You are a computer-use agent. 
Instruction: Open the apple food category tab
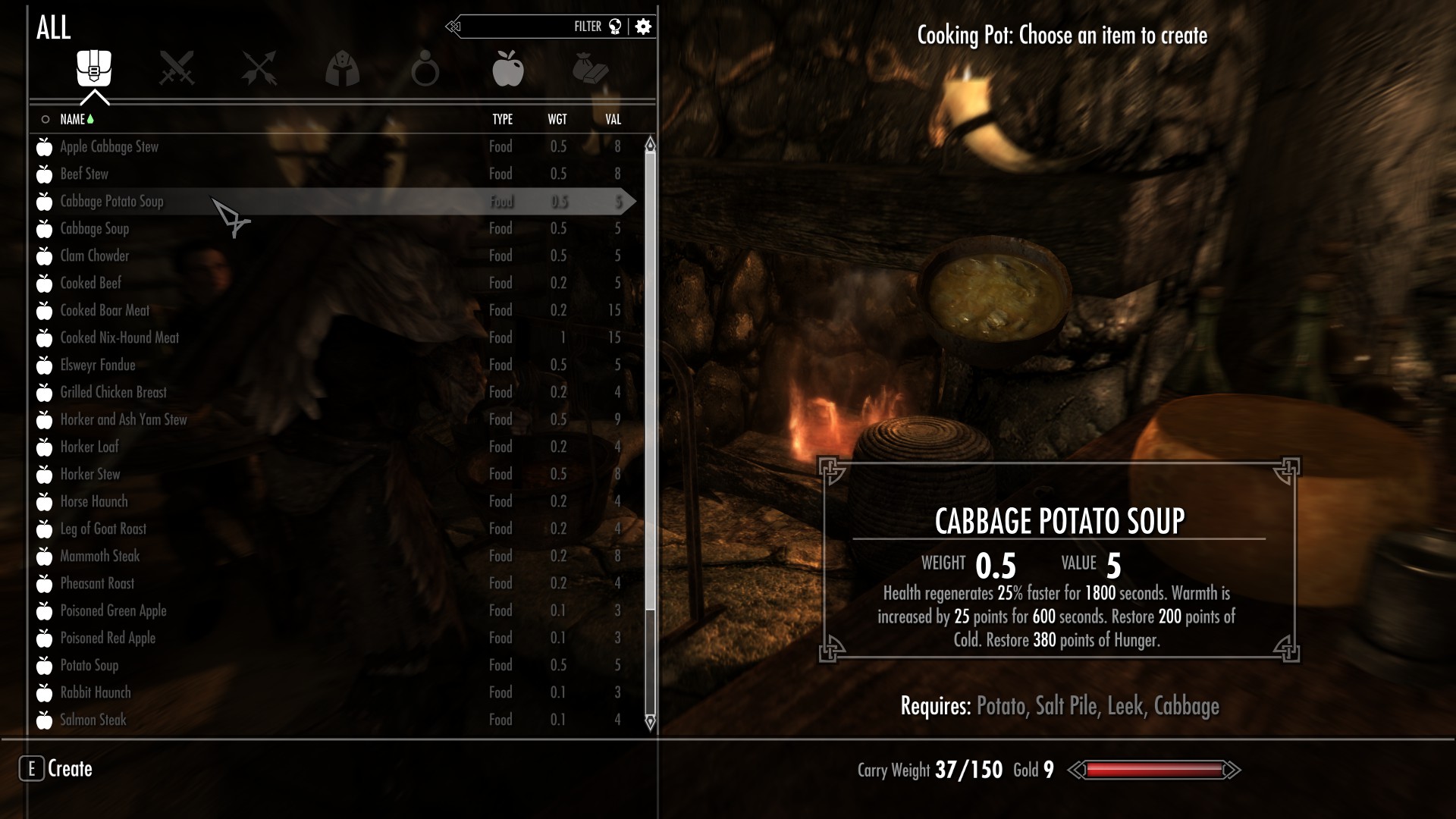click(507, 69)
